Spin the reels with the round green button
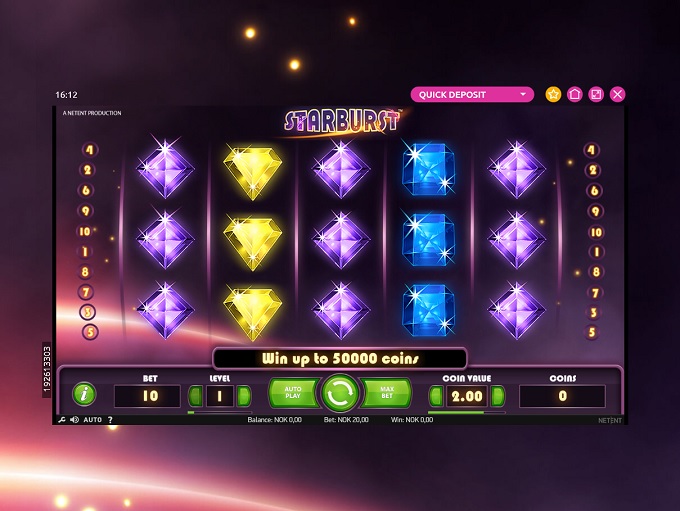Viewport: 680px width, 511px height. (x=340, y=393)
